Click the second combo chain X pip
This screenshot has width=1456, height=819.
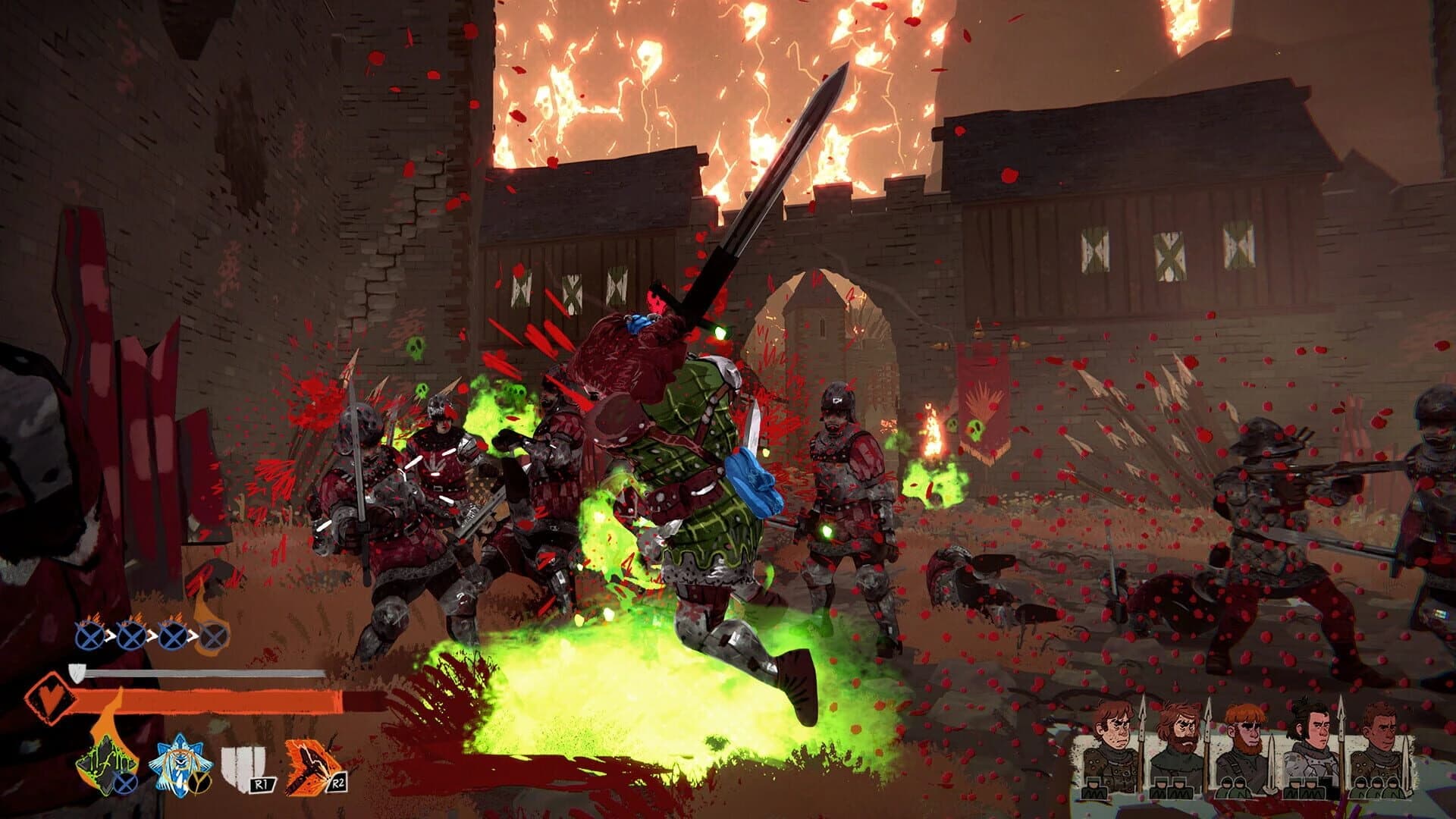(131, 637)
